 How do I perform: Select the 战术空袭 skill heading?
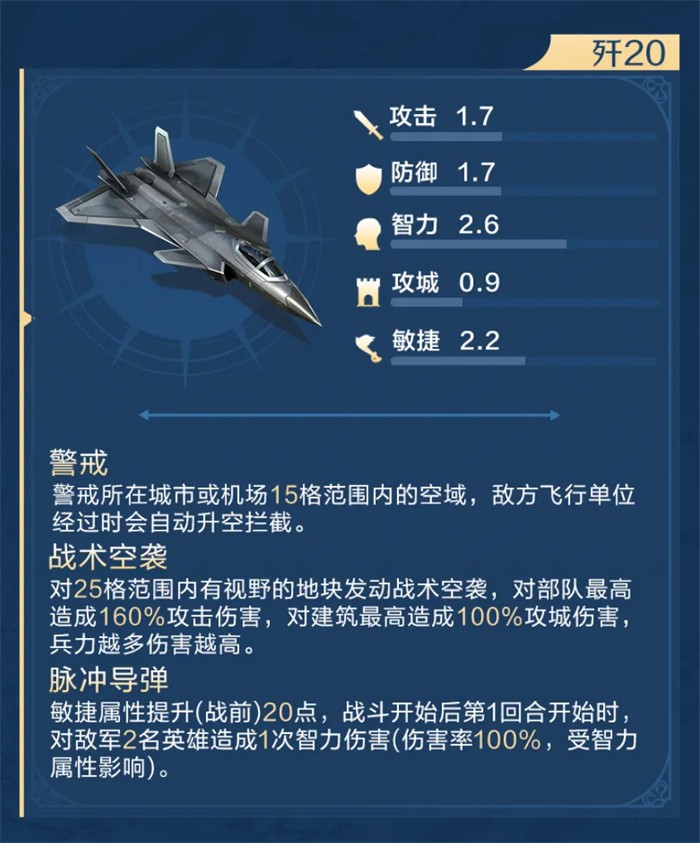pos(107,556)
